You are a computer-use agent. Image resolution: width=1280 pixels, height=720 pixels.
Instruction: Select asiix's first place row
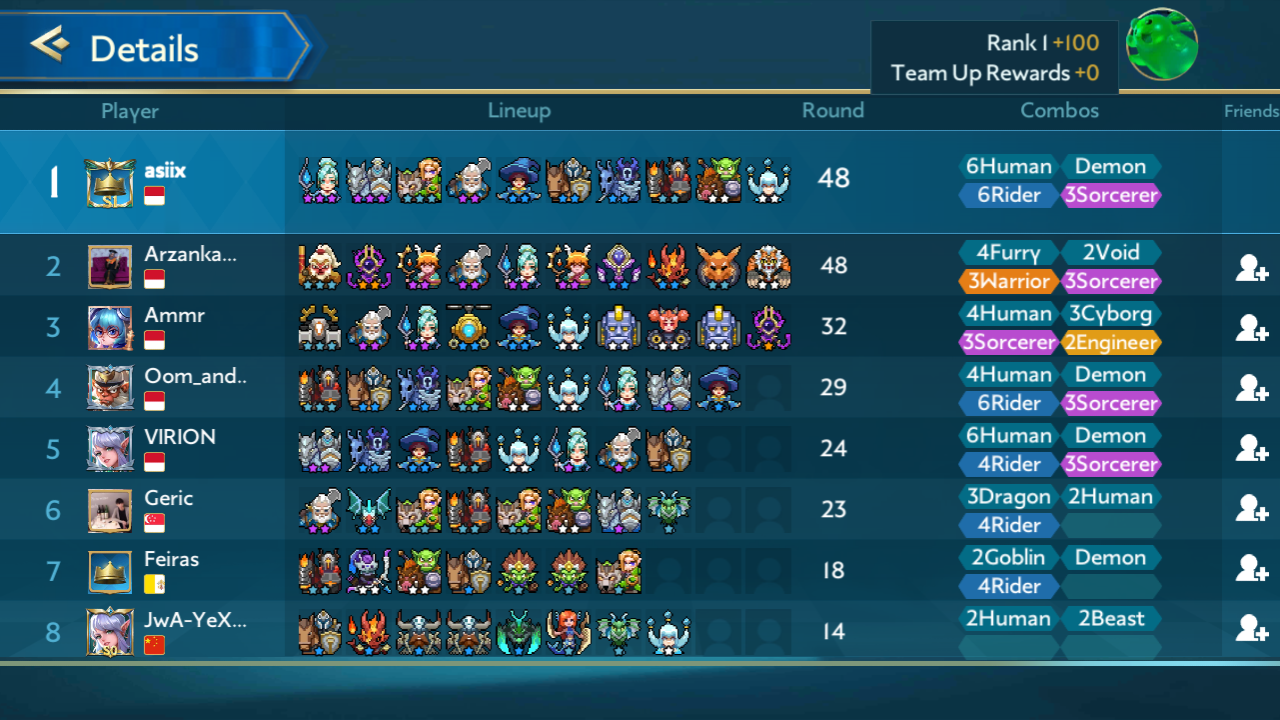[x=640, y=181]
